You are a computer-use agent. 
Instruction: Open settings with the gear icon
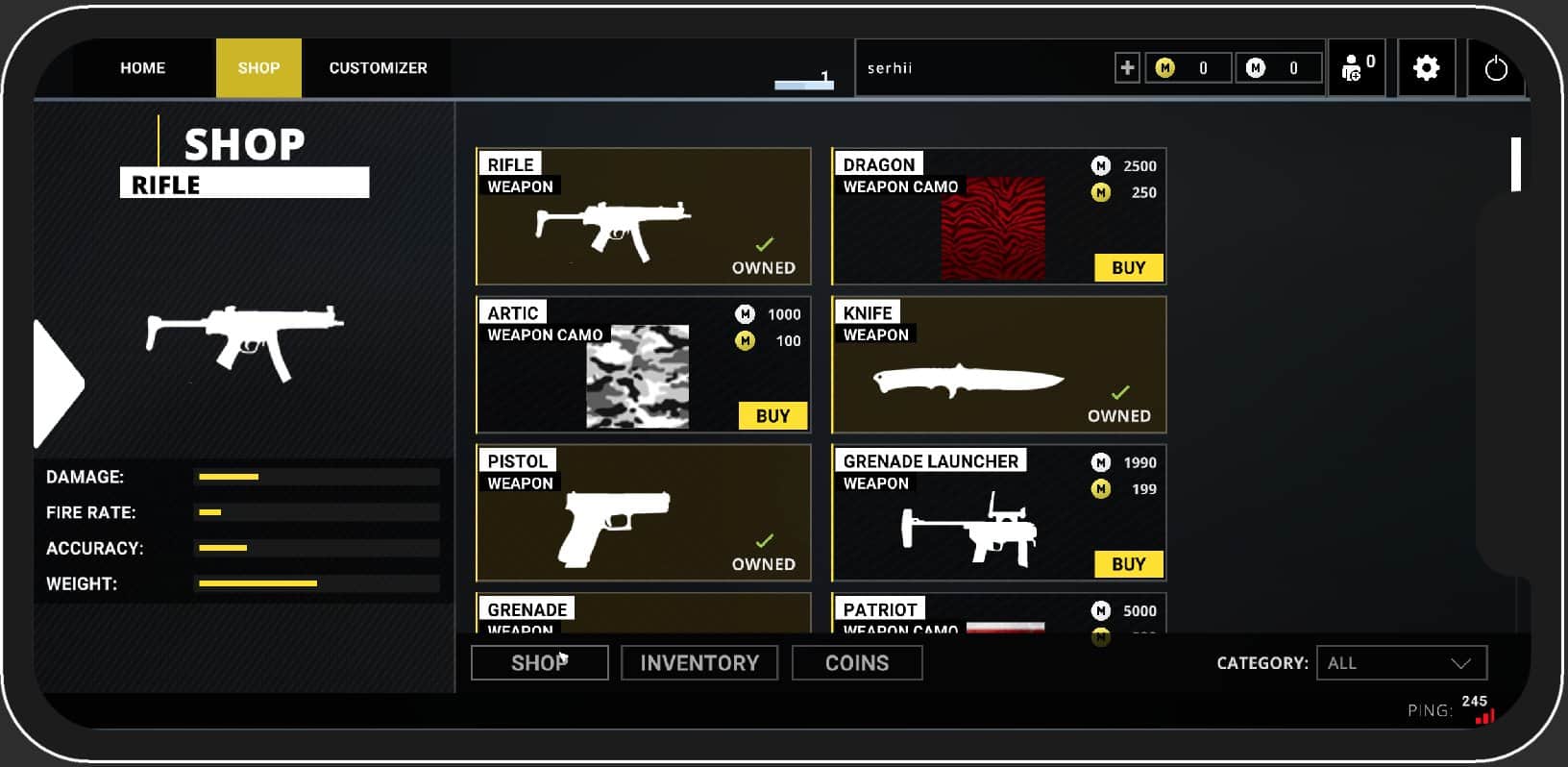[x=1426, y=68]
